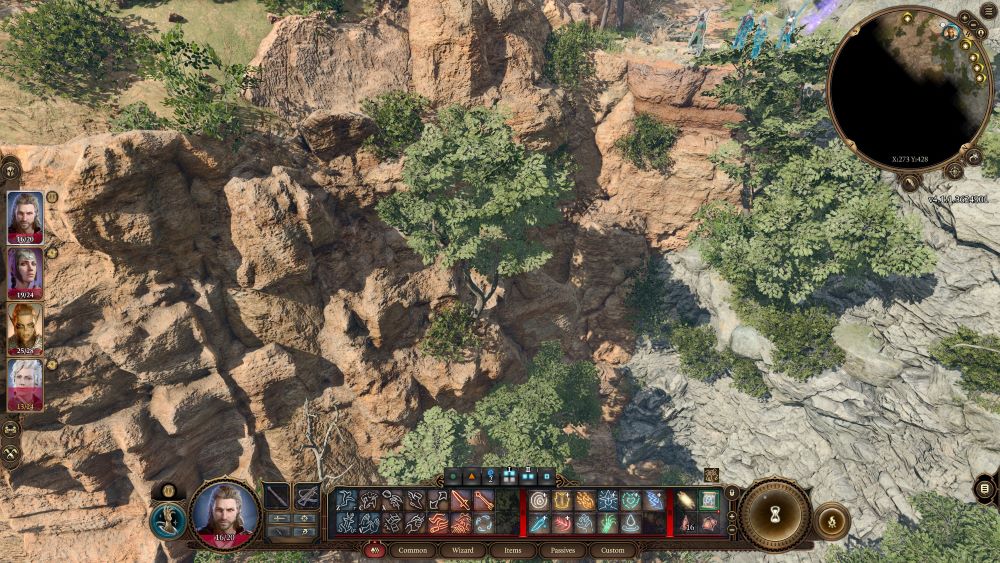Click the End Turn hourglass button
1000x563 pixels.
(x=774, y=514)
